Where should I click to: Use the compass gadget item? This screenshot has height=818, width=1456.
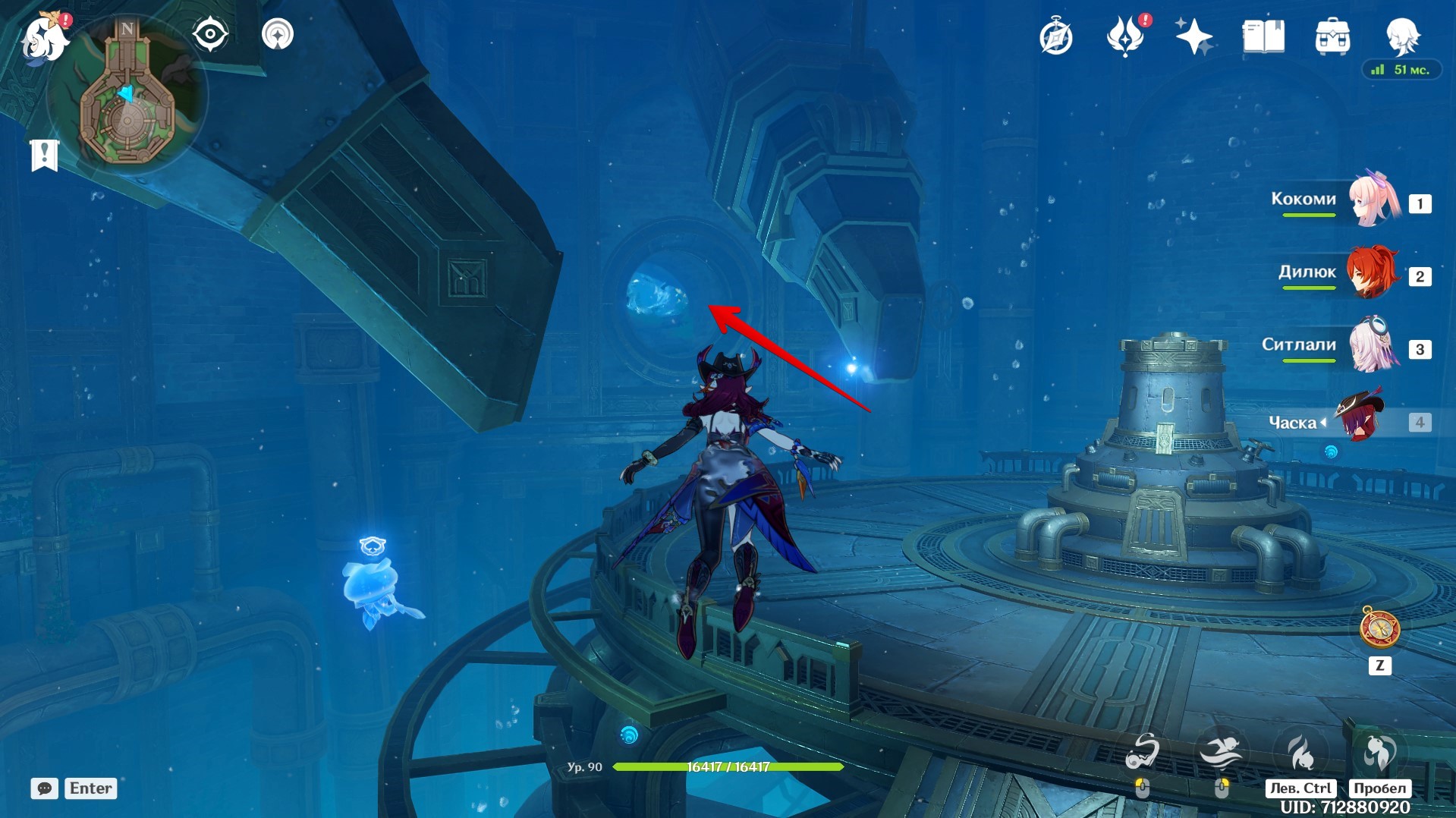pos(1379,628)
